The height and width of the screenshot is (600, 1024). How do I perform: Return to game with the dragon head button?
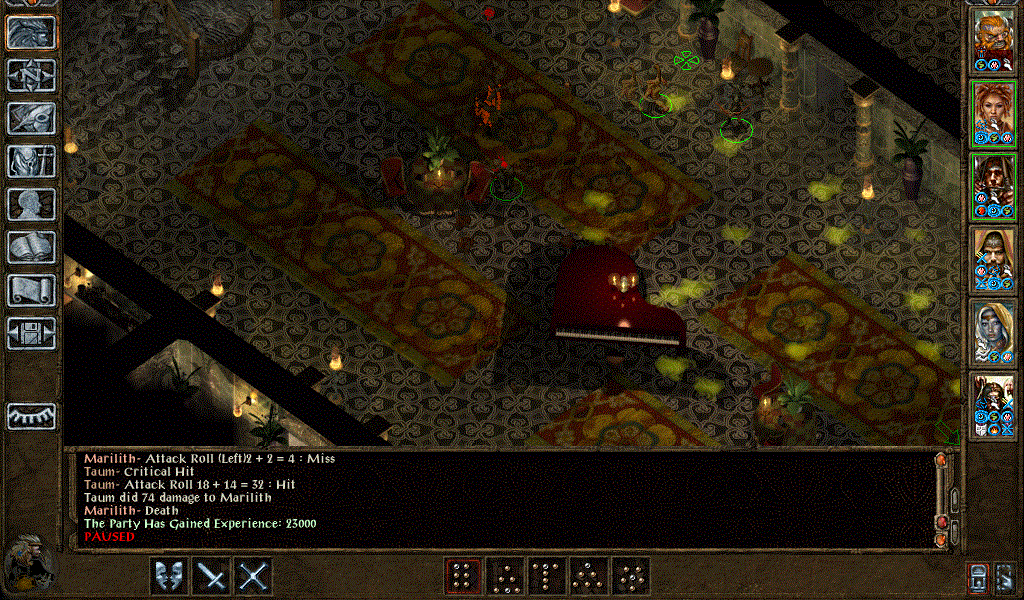click(32, 32)
